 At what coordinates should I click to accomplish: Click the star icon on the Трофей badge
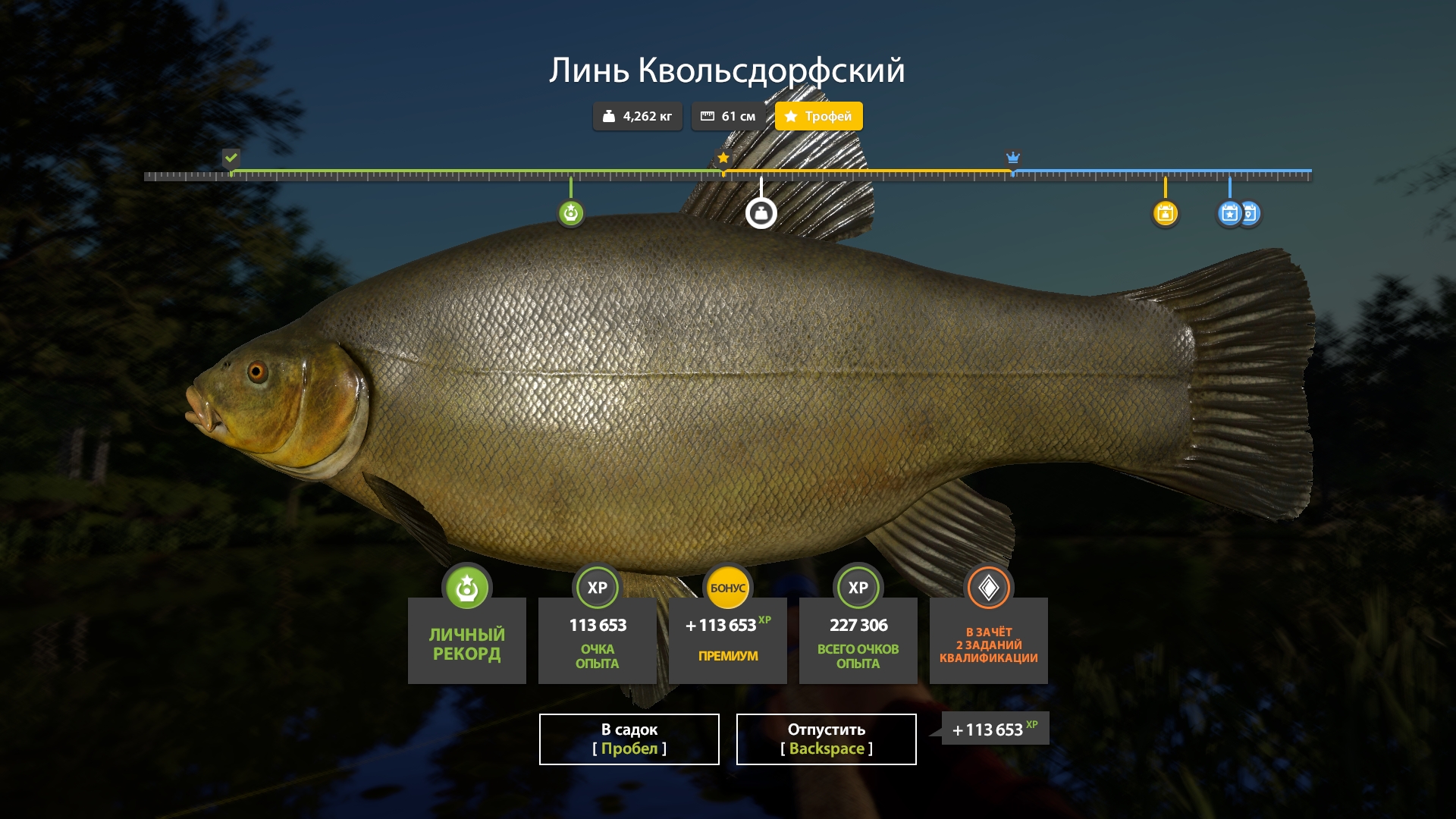click(x=791, y=116)
